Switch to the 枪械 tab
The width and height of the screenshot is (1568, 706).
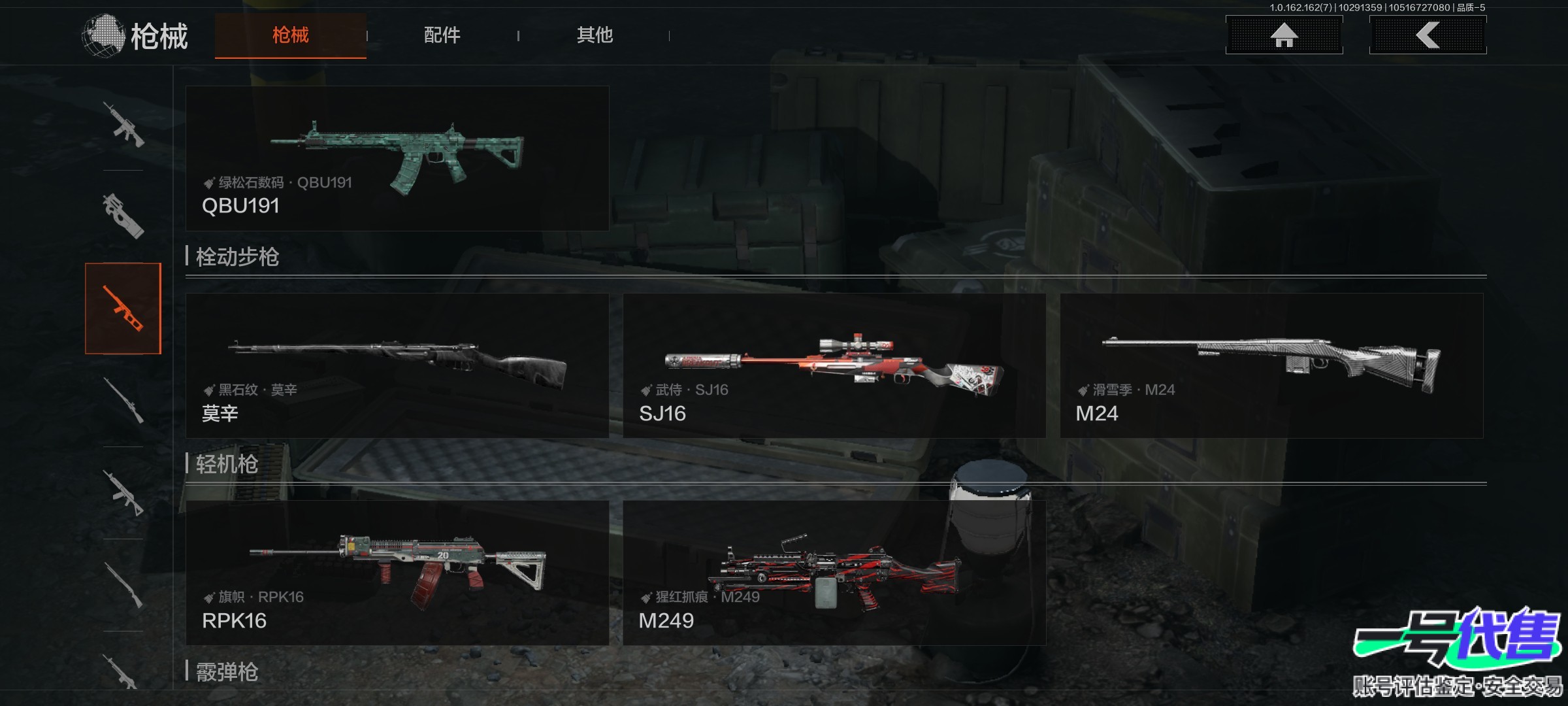(290, 35)
